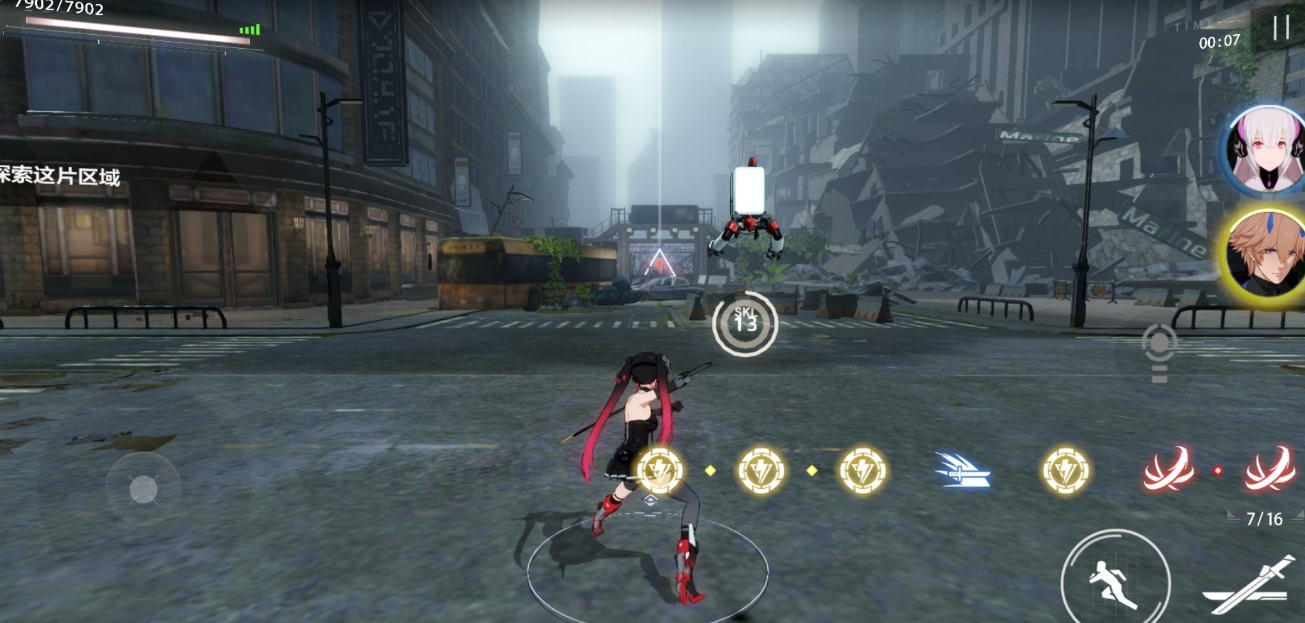The image size is (1305, 623).
Task: Toggle the target lock-on icon
Action: tap(1159, 350)
